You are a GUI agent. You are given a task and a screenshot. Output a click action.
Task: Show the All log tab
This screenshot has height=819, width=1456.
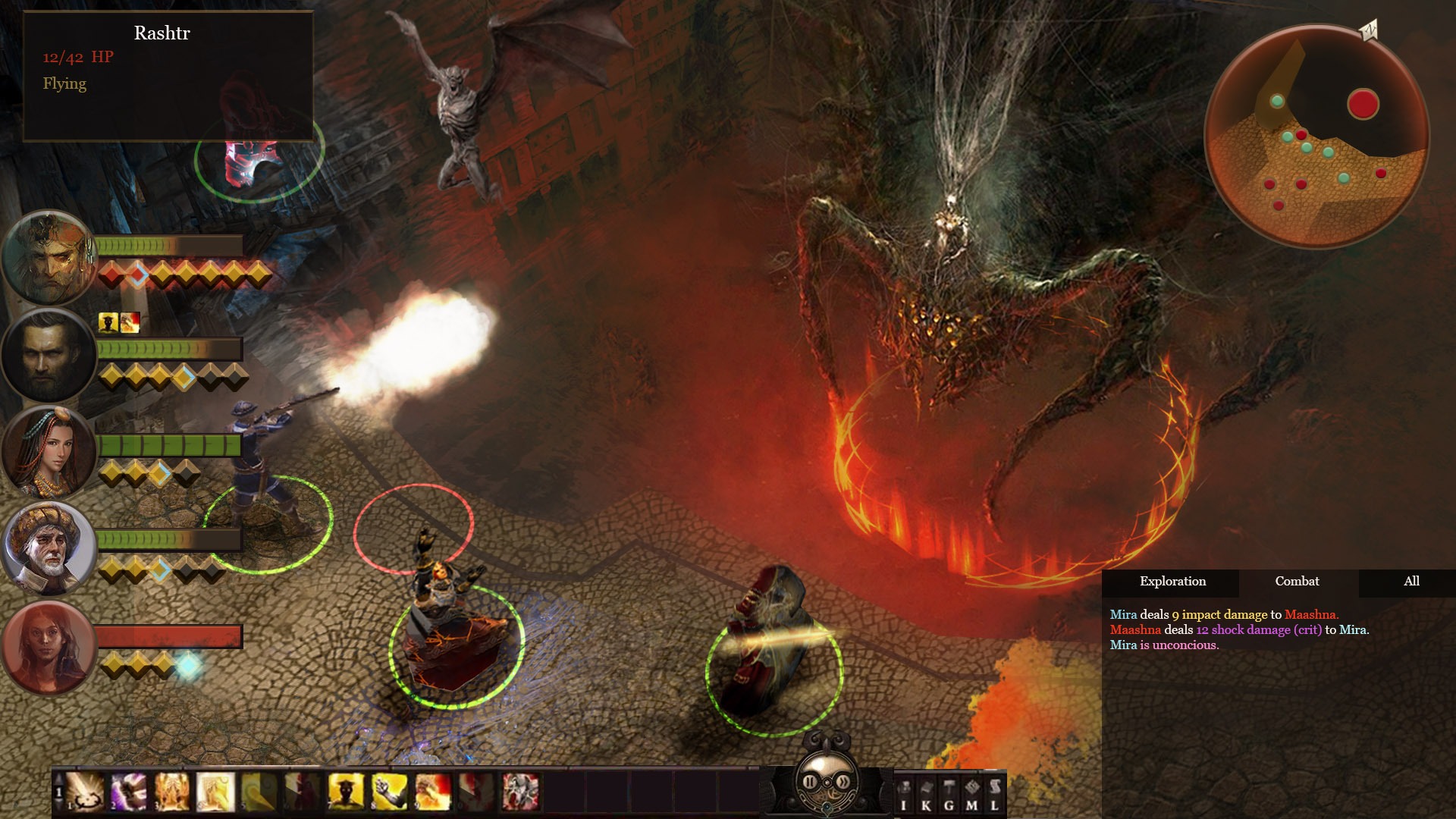1411,582
